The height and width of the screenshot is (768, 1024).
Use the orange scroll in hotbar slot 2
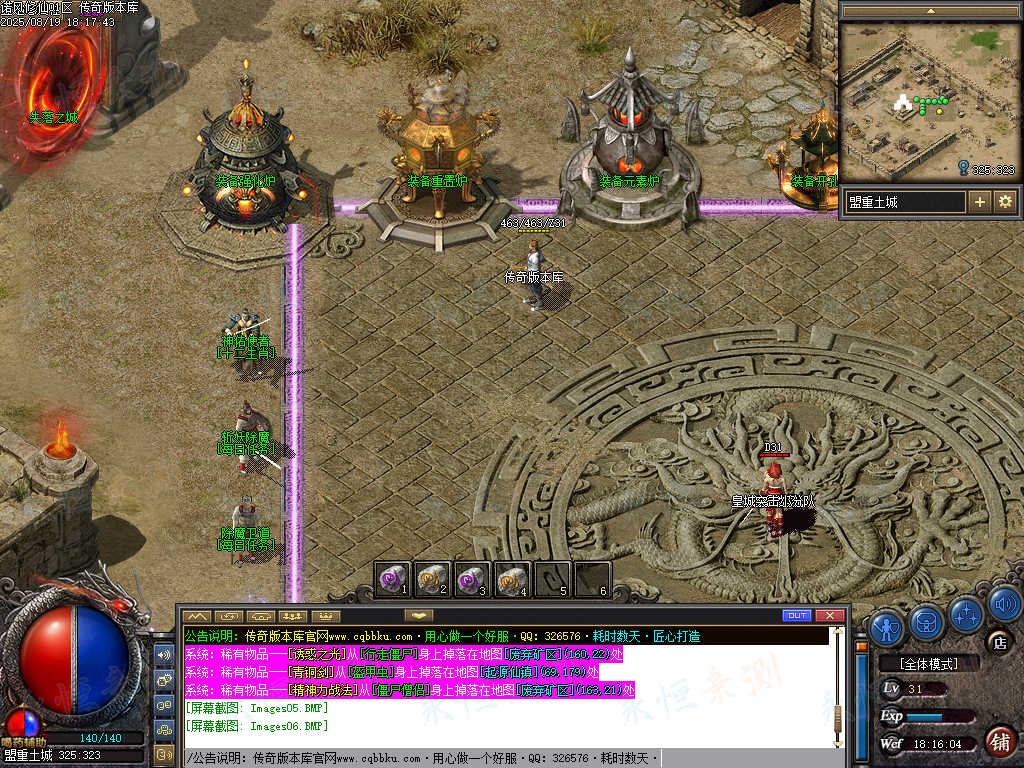432,579
